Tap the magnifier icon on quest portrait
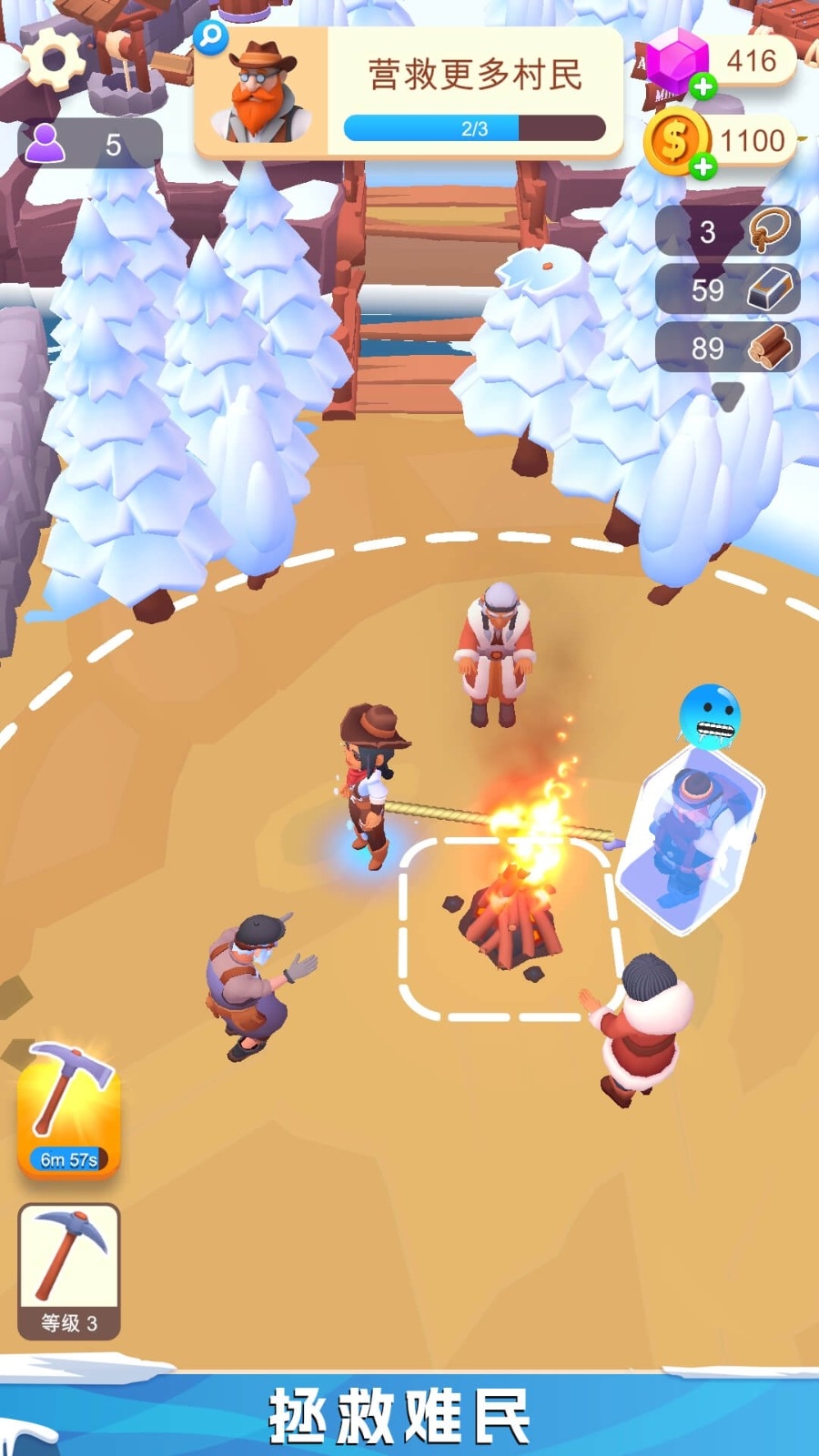The width and height of the screenshot is (819, 1456). (x=211, y=37)
